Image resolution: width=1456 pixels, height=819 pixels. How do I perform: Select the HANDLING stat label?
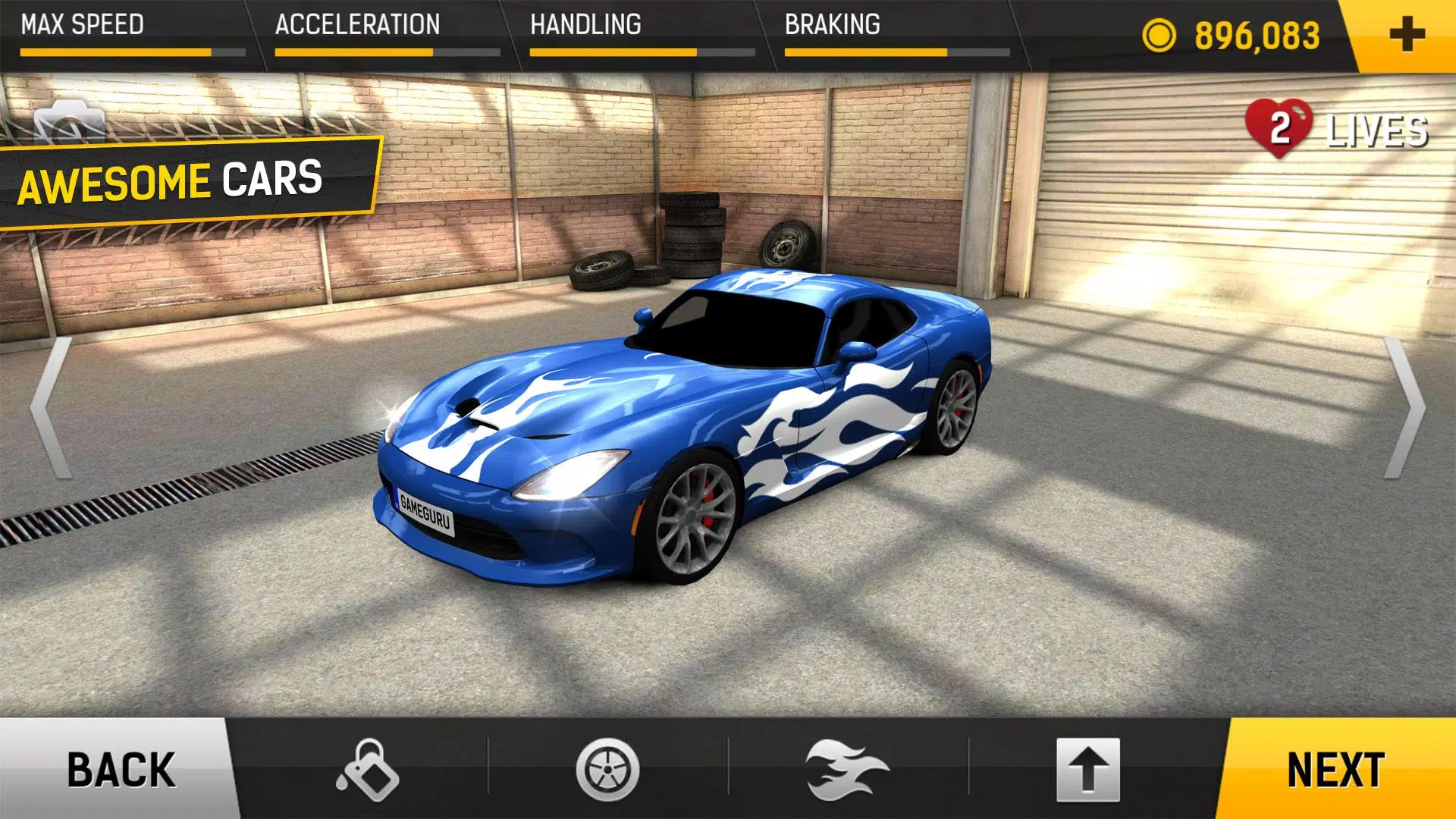584,24
